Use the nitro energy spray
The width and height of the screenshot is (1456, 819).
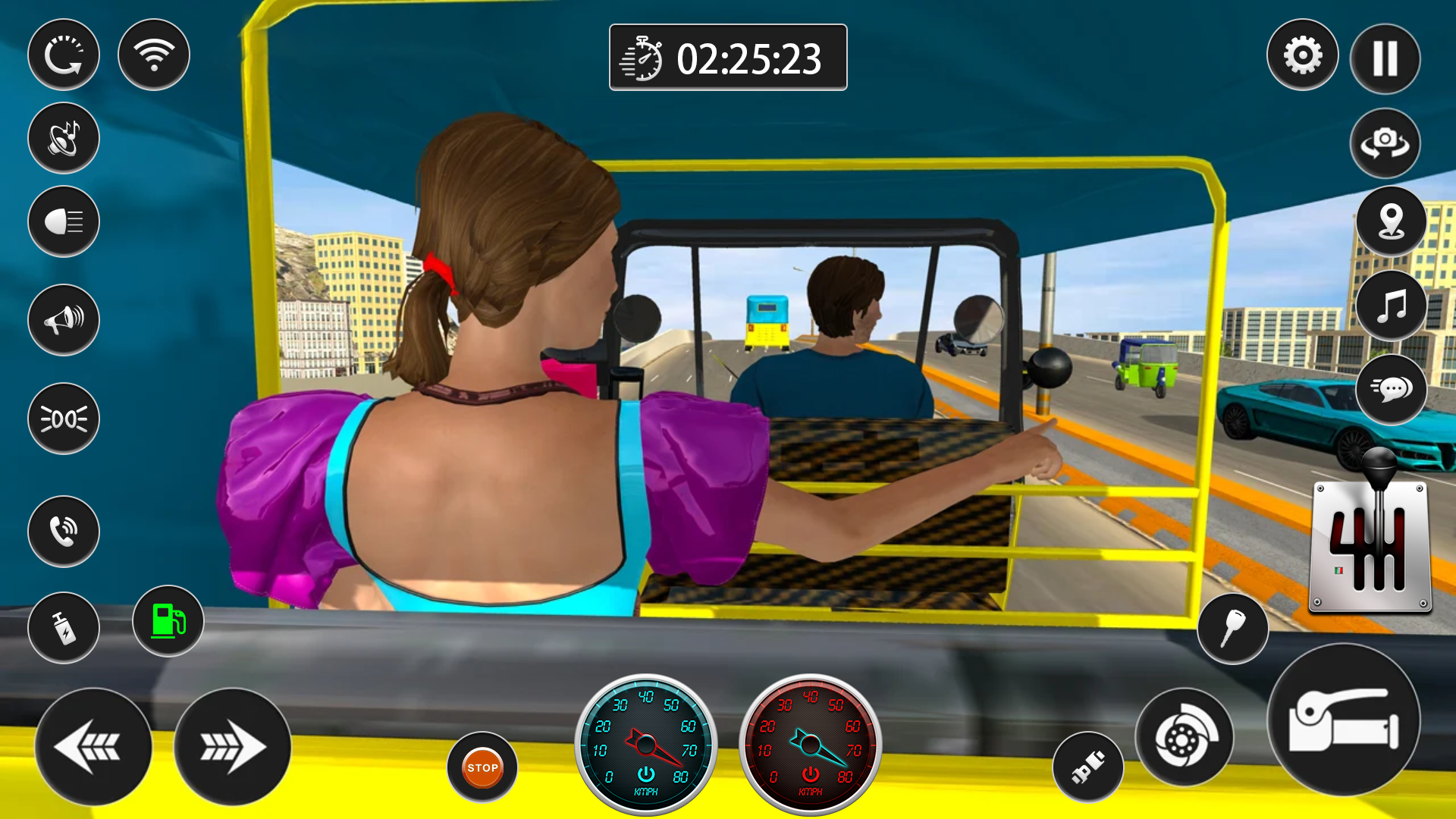pos(64,629)
